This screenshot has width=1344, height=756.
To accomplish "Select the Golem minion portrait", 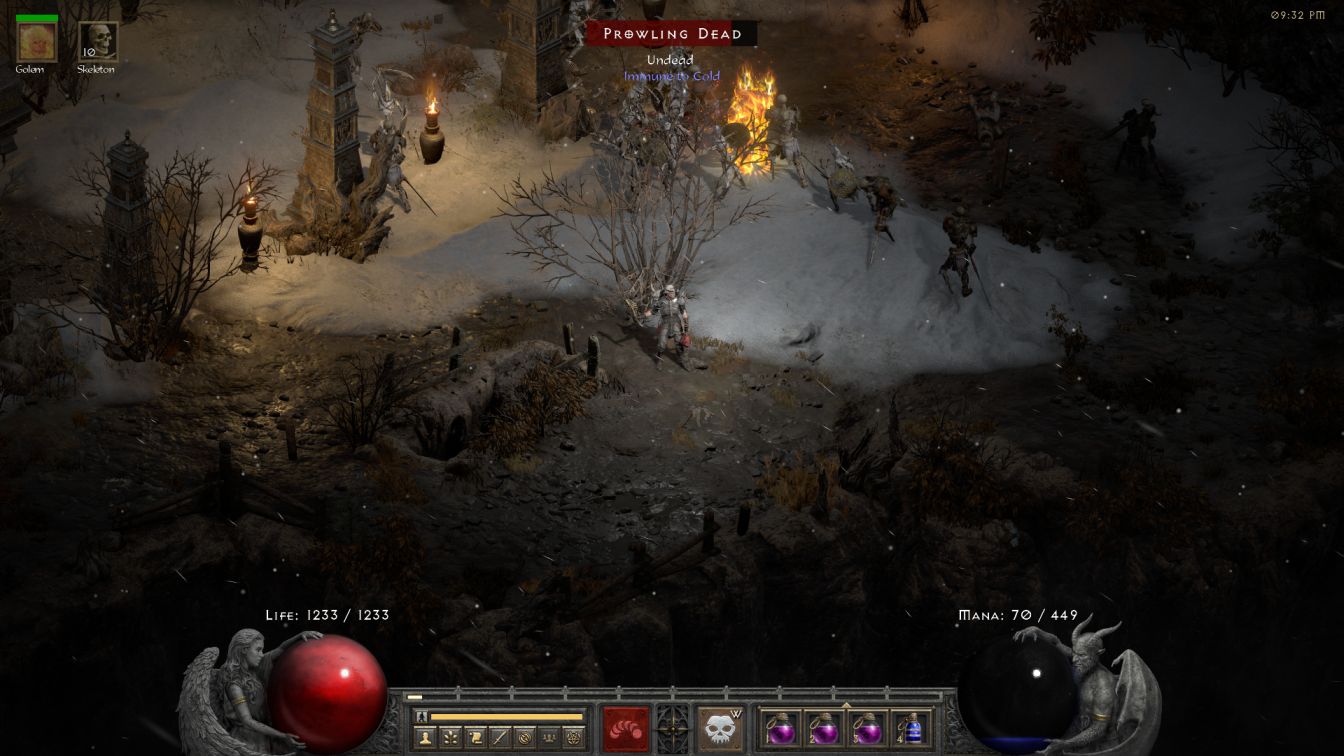I will pyautogui.click(x=37, y=42).
